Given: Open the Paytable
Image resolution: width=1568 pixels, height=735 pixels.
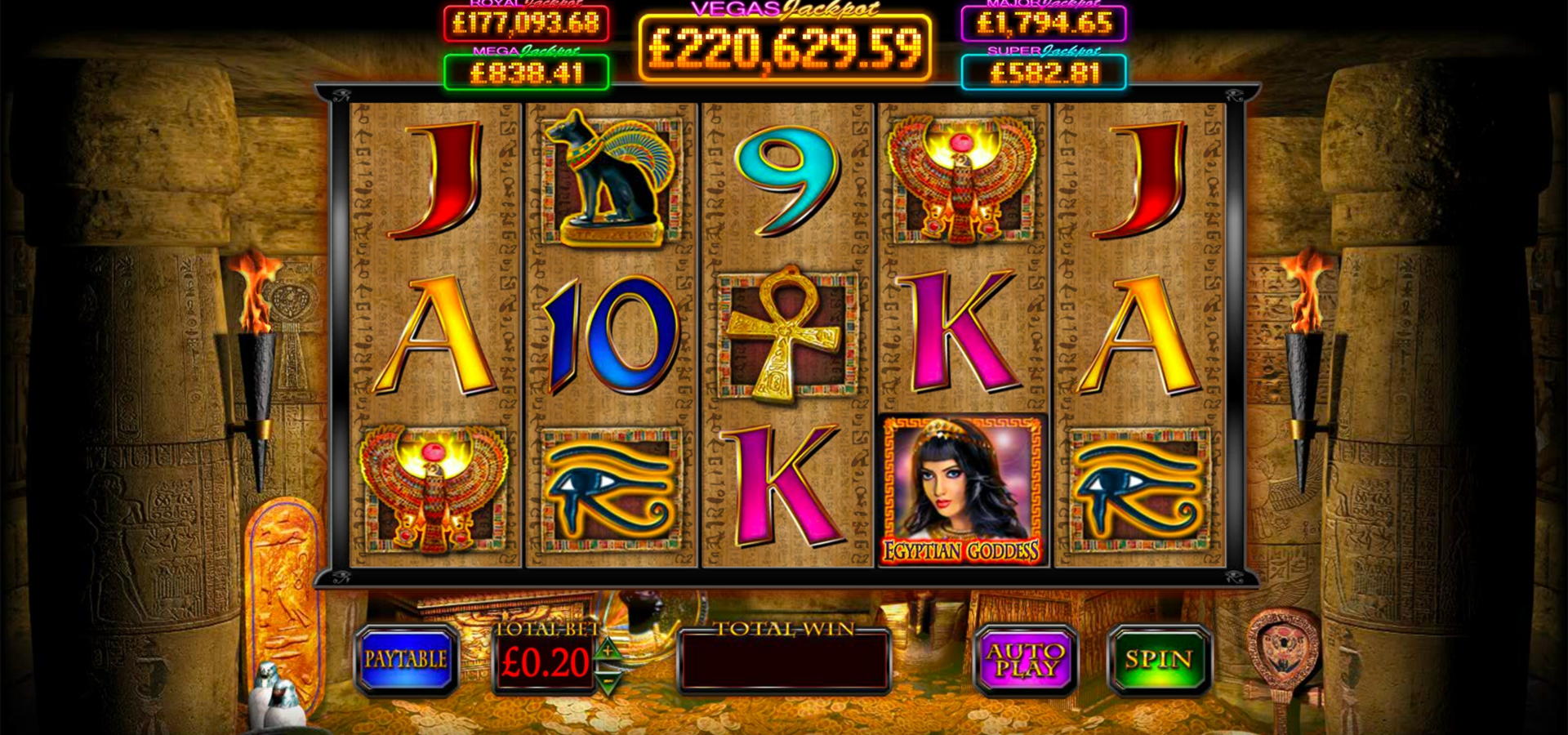Looking at the screenshot, I should pos(406,660).
